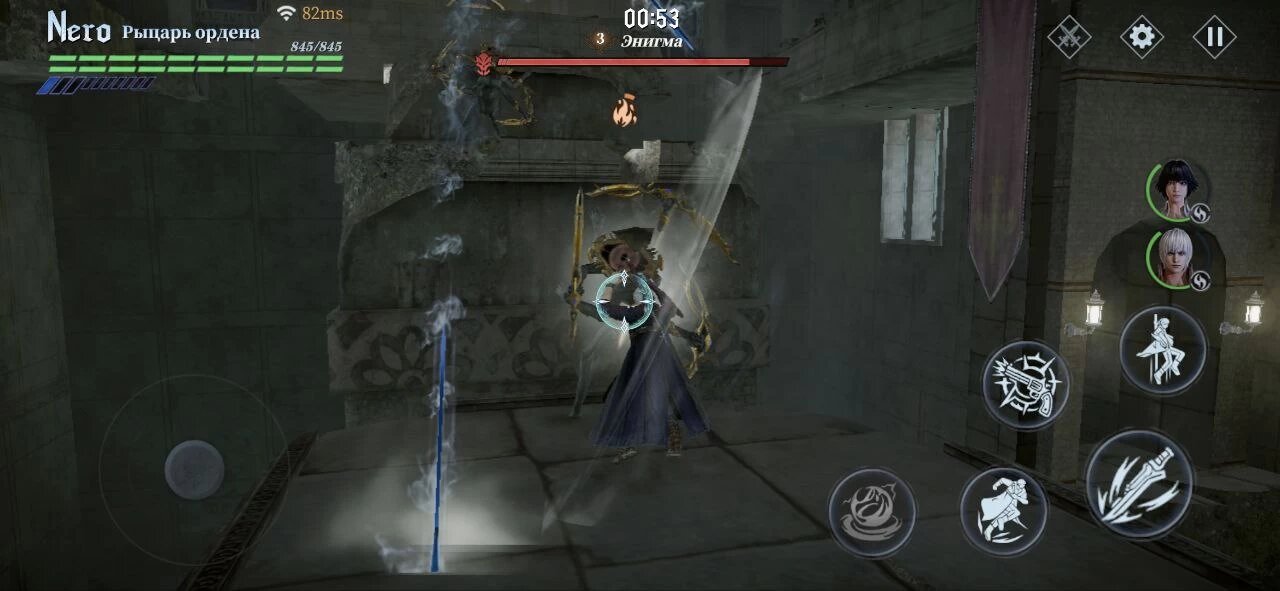1280x591 pixels.
Task: Tap the virtual joystick knob
Action: [194, 469]
